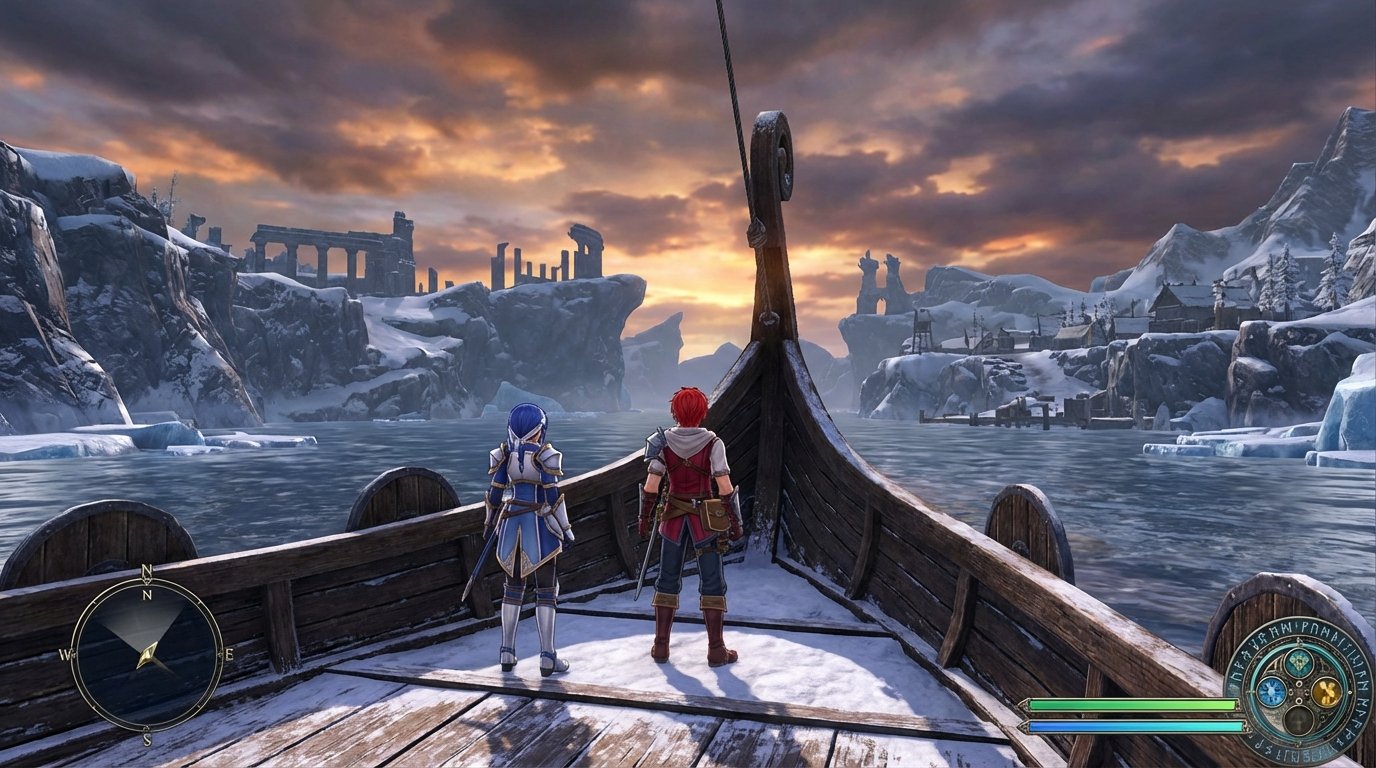
Task: Click the center hub of the rune dial
Action: pos(1297,693)
